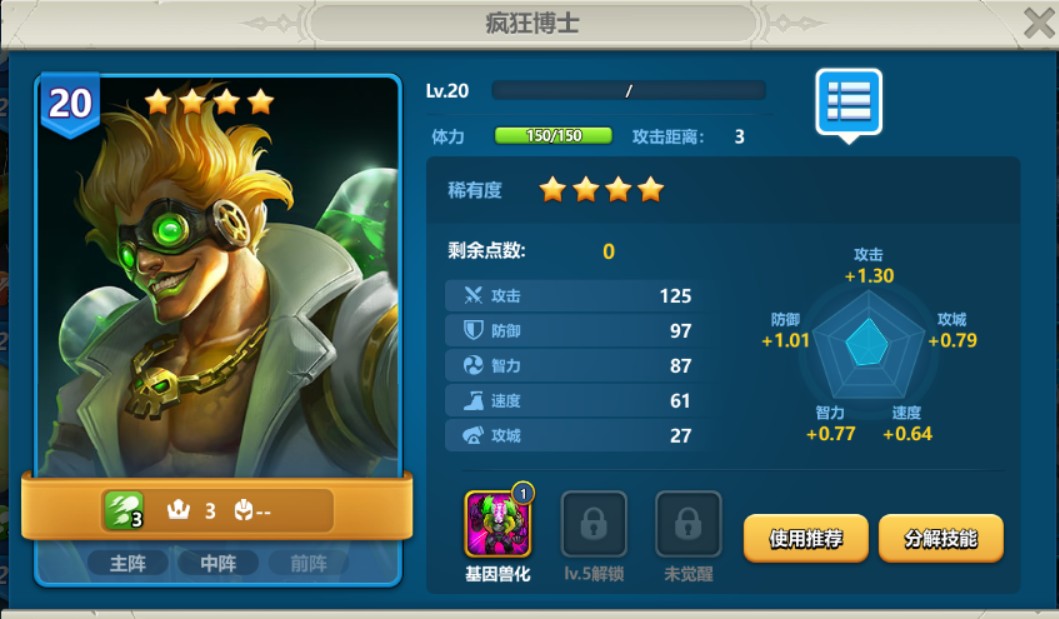Open the blue list details tab
Image resolution: width=1059 pixels, height=619 pixels.
848,102
